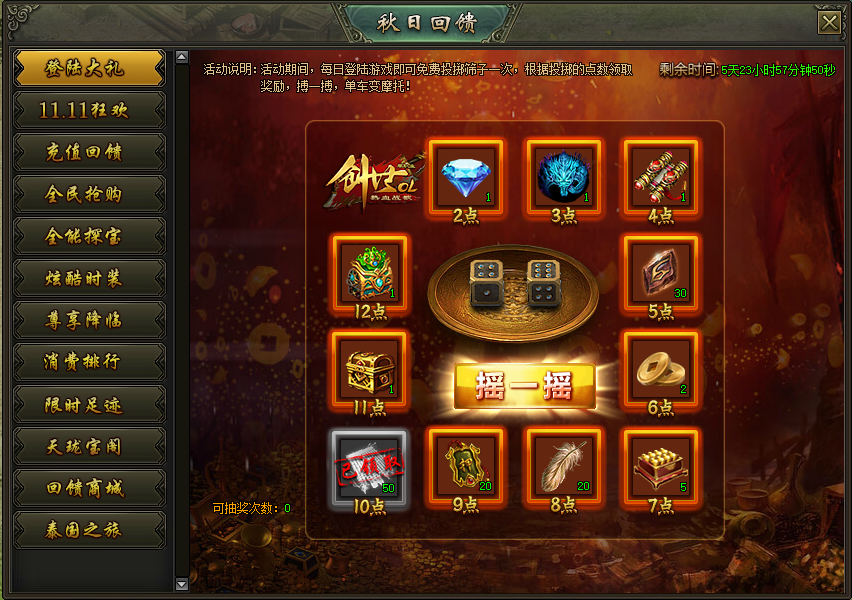Screen dimensions: 852x600
Task: Switch to the 炫酷时装 tab
Action: (x=89, y=278)
